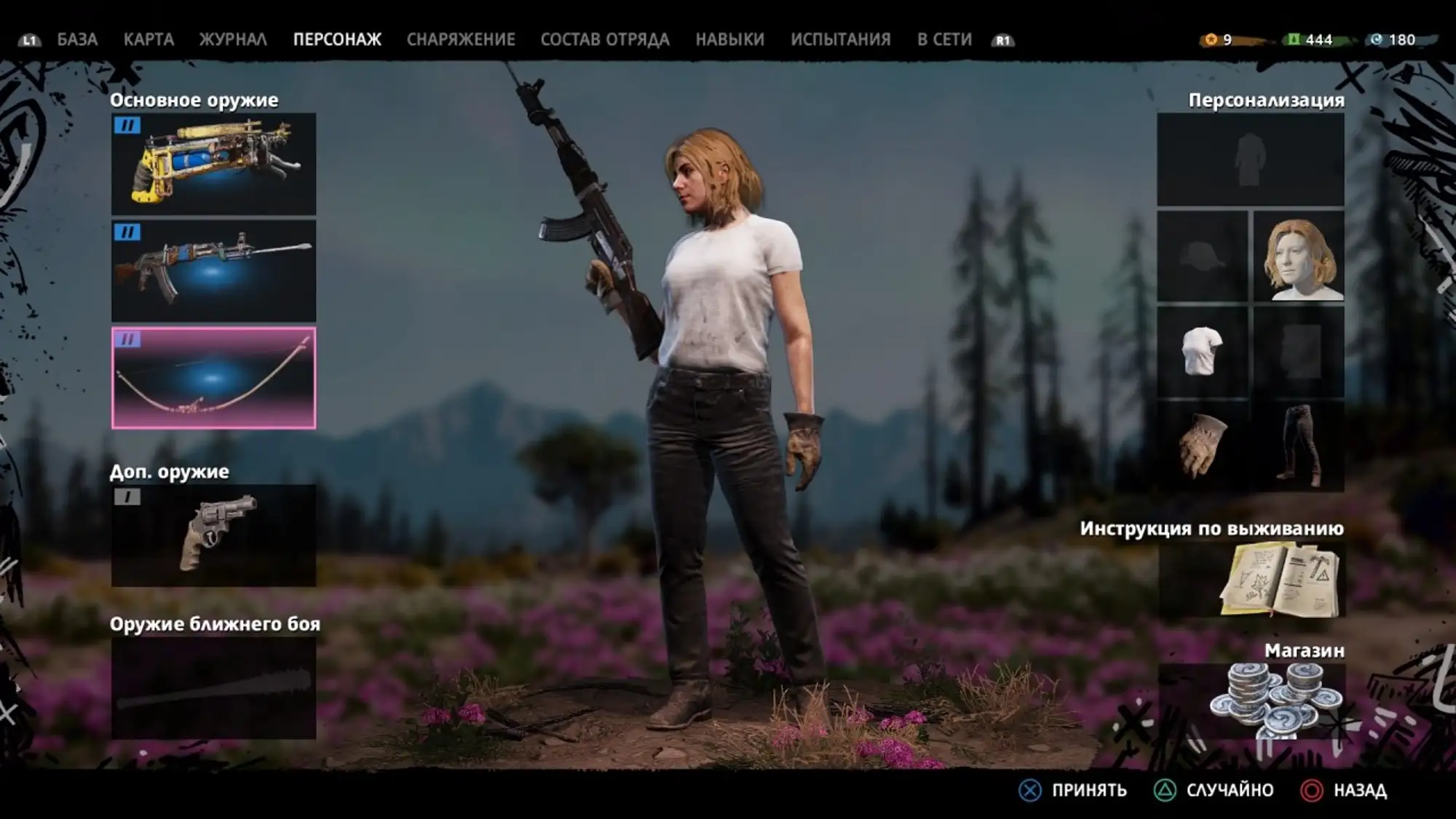Open the КАРТА tab
The image size is (1456, 819).
pos(149,39)
